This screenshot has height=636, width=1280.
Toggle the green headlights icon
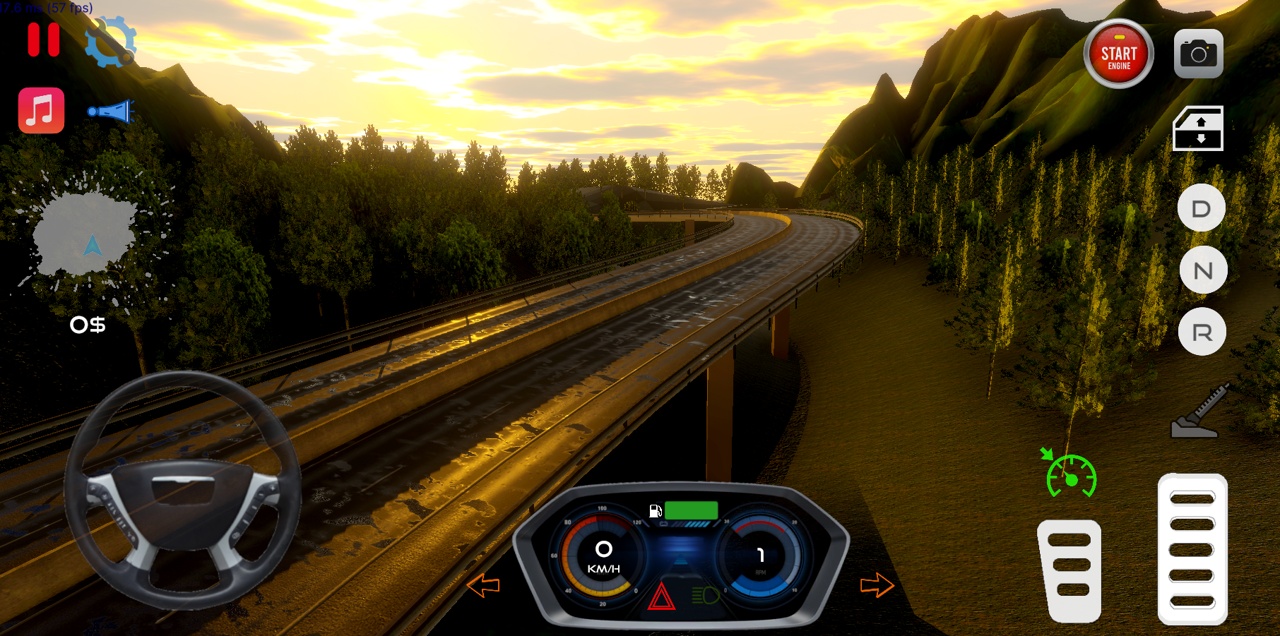pos(706,596)
